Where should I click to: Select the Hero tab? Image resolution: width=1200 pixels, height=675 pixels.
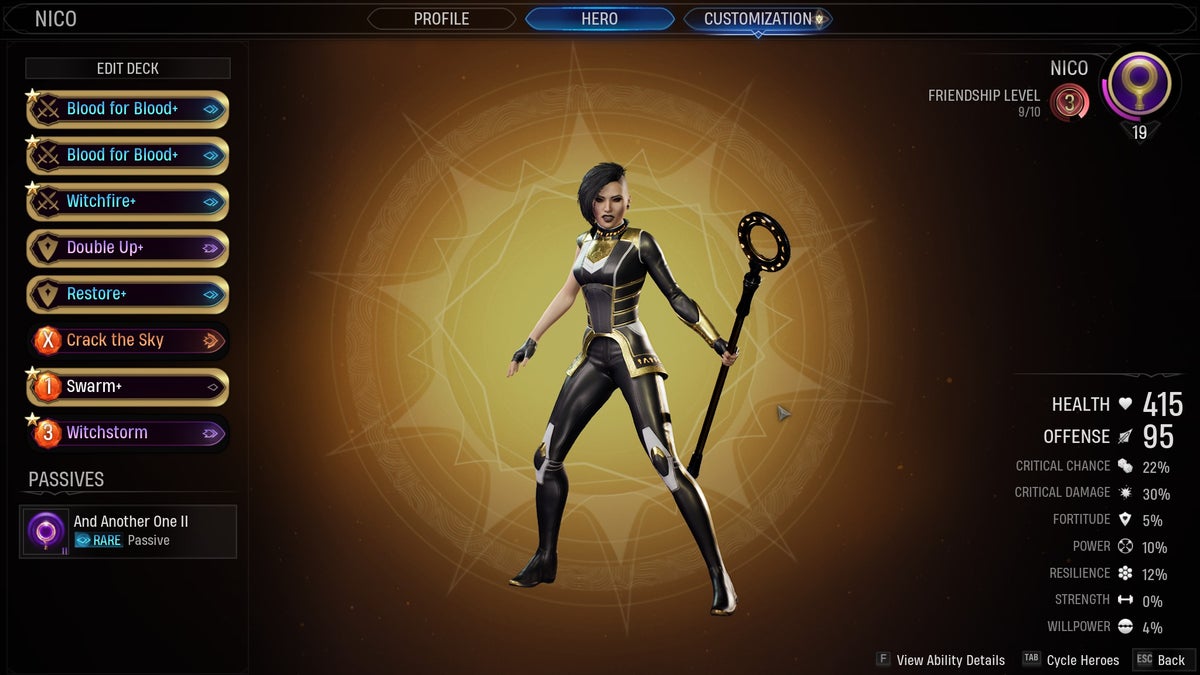(599, 19)
